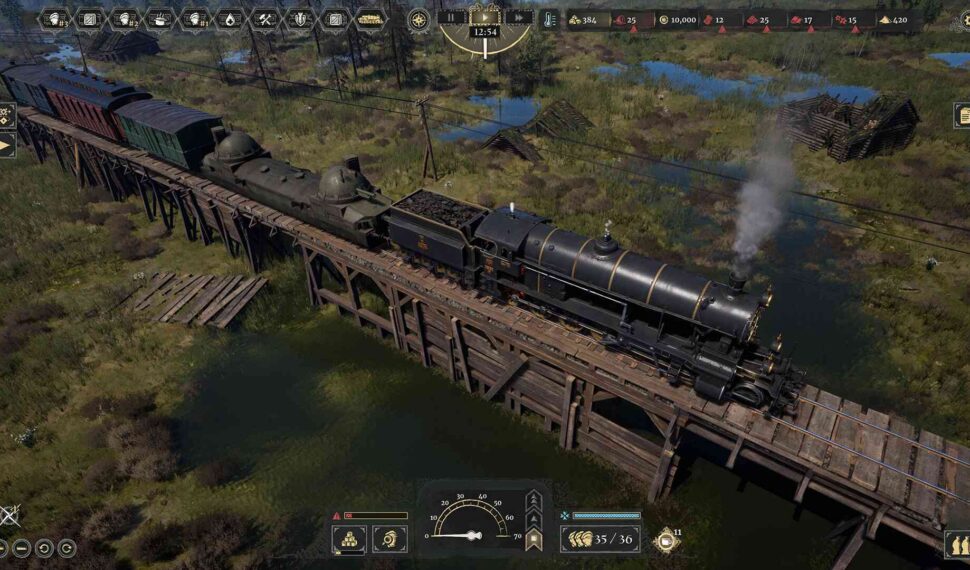Screen dimensions: 970x570
Task: Click the gold arrow button on left edge
Action: [x=6, y=146]
